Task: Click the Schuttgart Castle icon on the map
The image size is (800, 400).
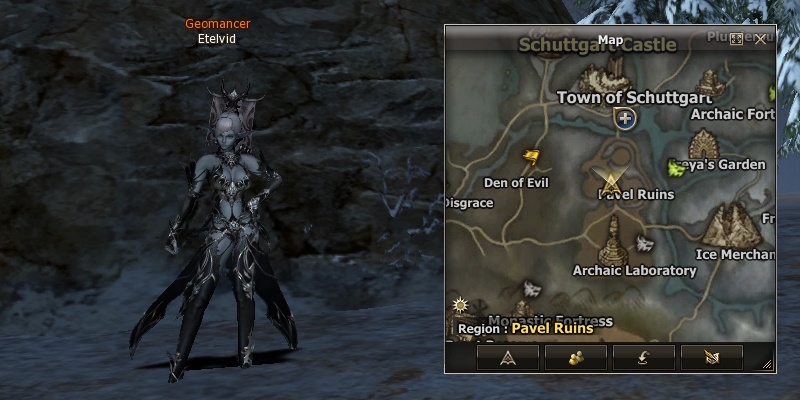Action: tap(606, 75)
